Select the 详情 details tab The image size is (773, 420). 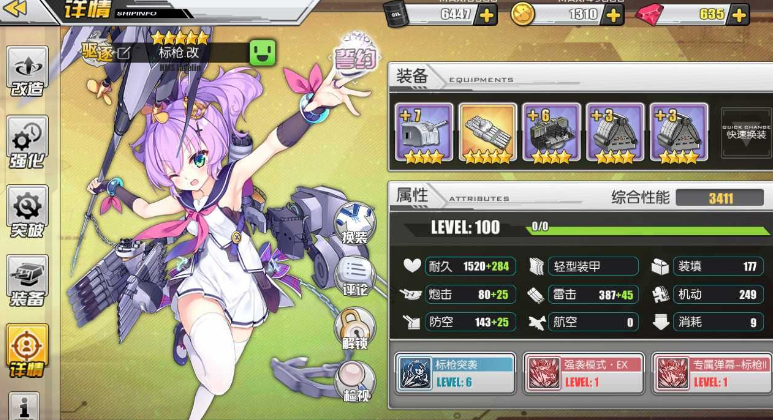[x=27, y=350]
